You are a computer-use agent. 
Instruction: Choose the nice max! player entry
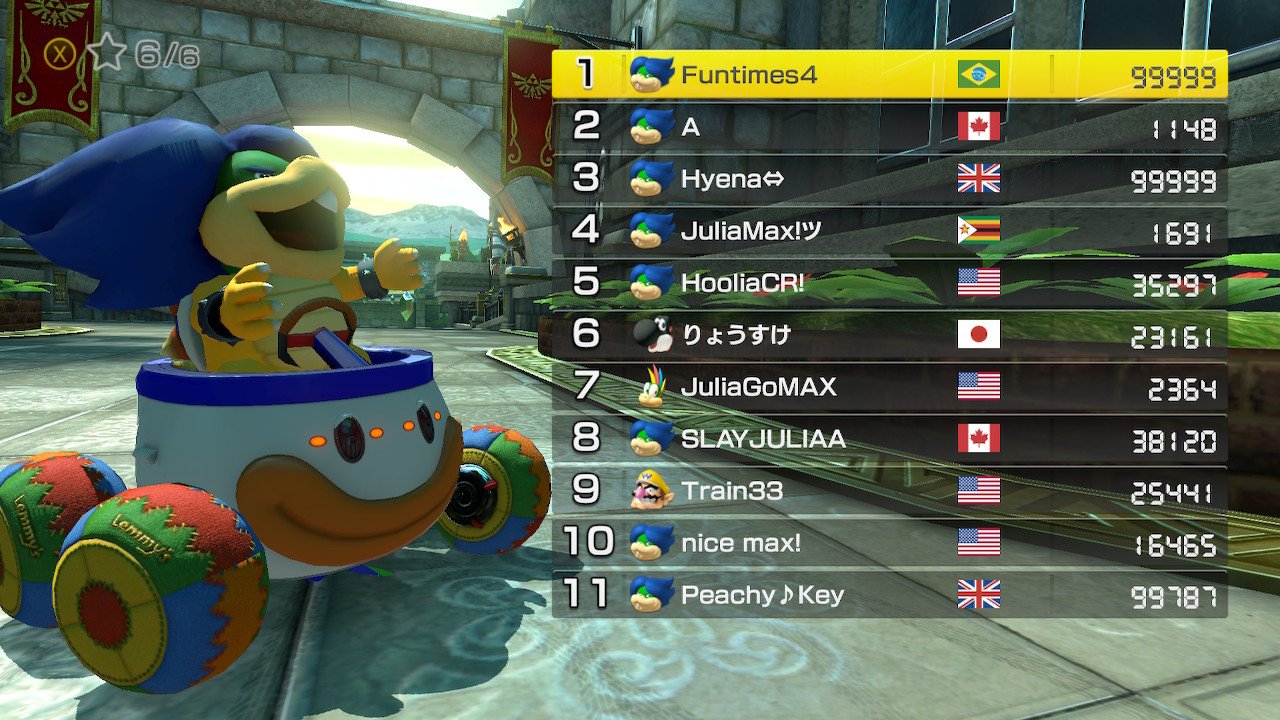[x=889, y=543]
